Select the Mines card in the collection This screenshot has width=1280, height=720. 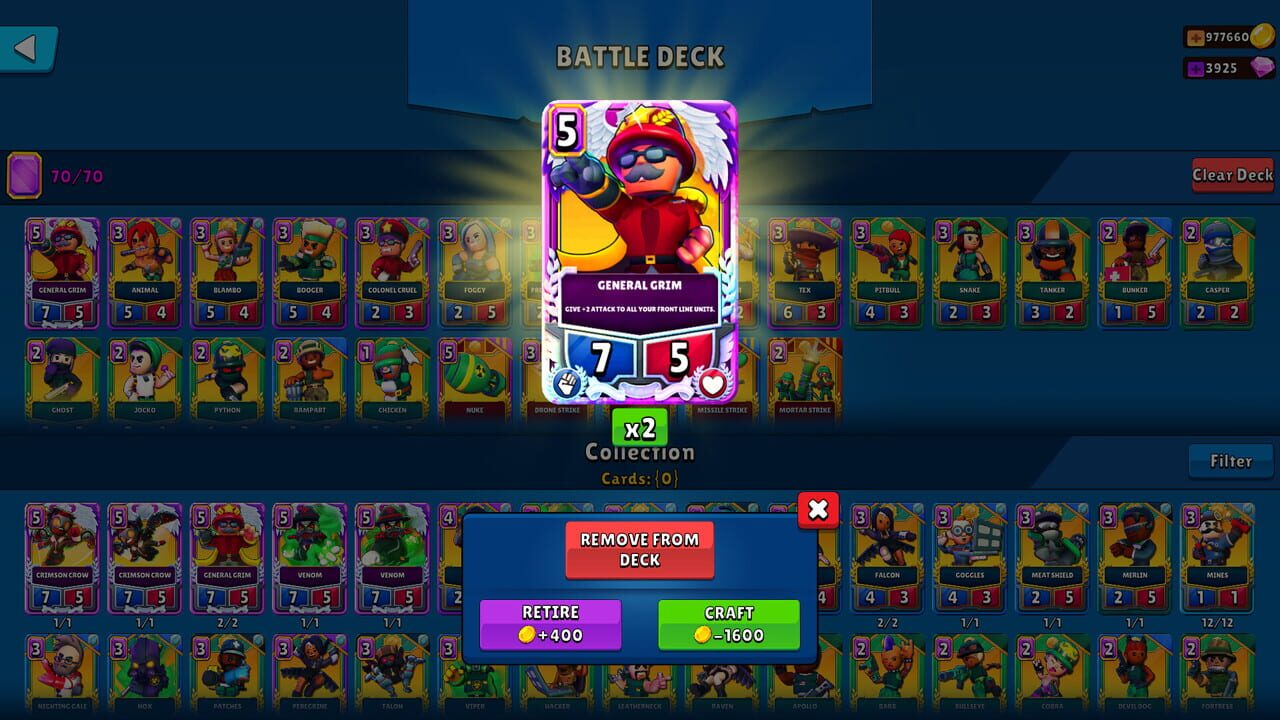(x=1217, y=555)
